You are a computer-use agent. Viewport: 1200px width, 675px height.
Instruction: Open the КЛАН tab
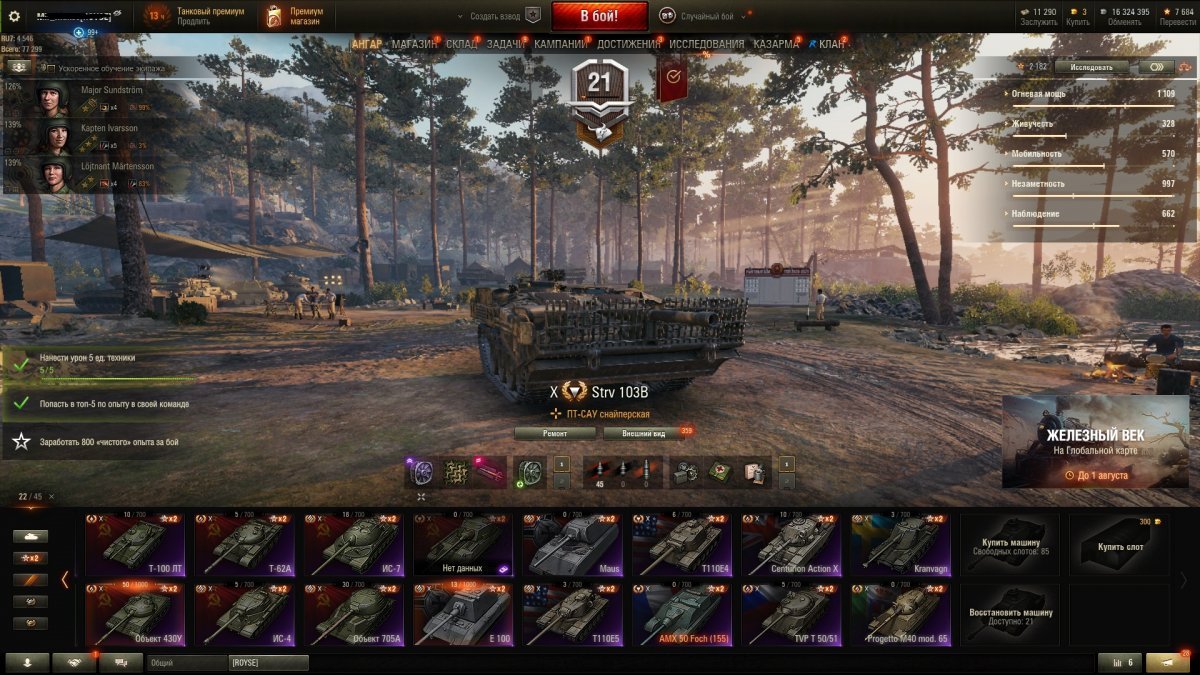coord(831,44)
